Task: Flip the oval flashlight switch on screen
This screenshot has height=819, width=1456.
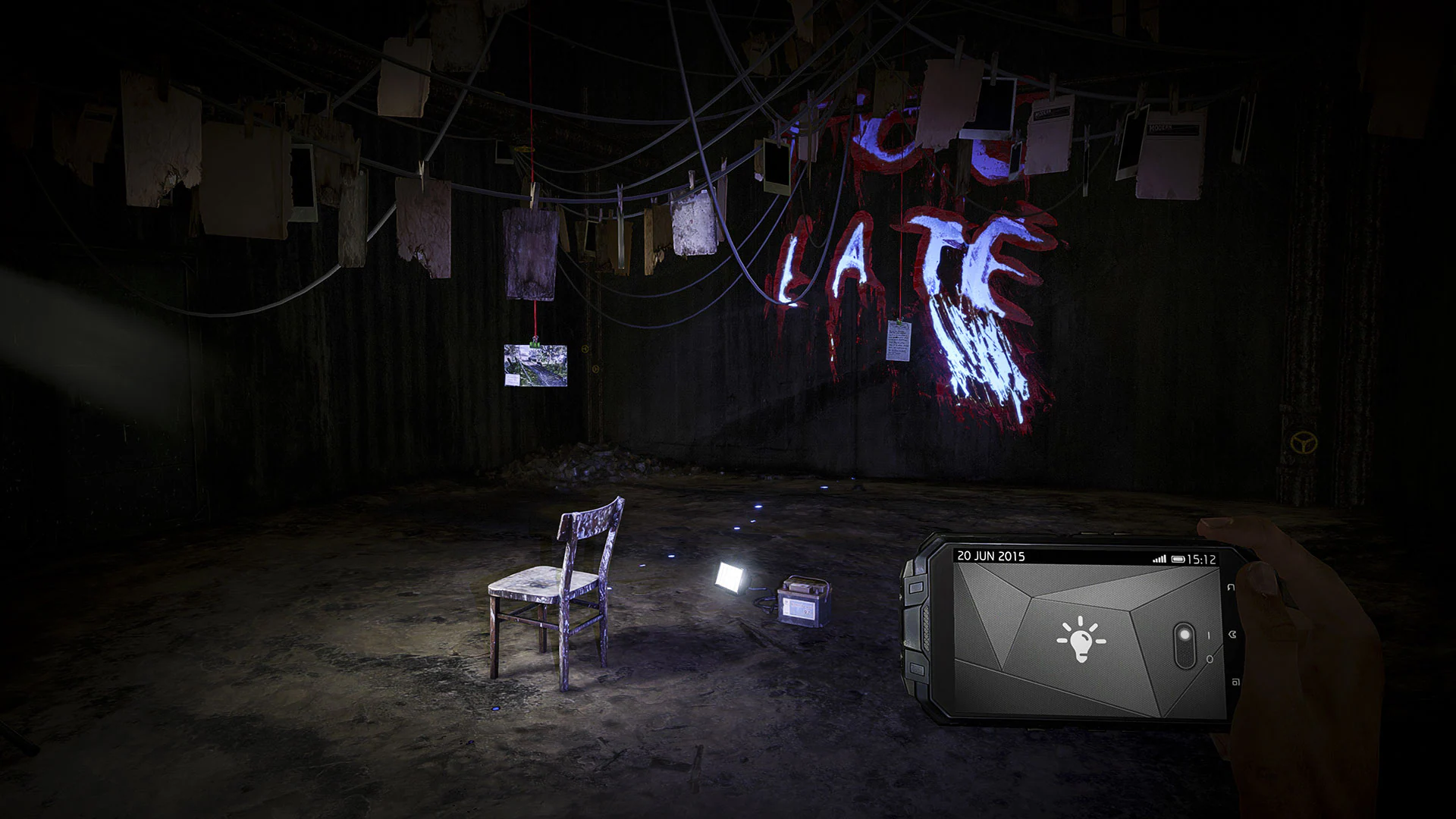Action: (1184, 645)
